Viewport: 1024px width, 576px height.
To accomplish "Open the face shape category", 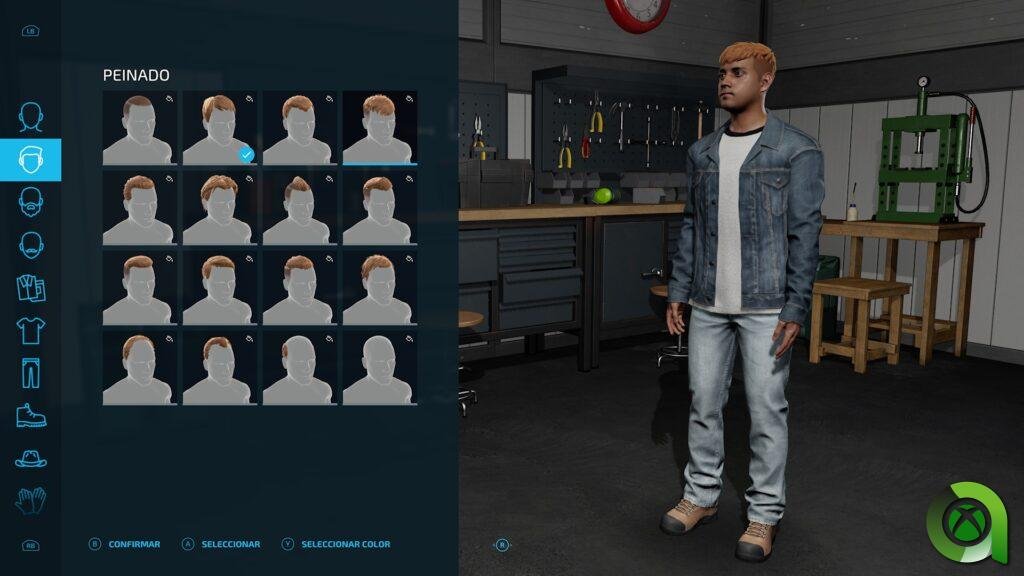I will 31,118.
